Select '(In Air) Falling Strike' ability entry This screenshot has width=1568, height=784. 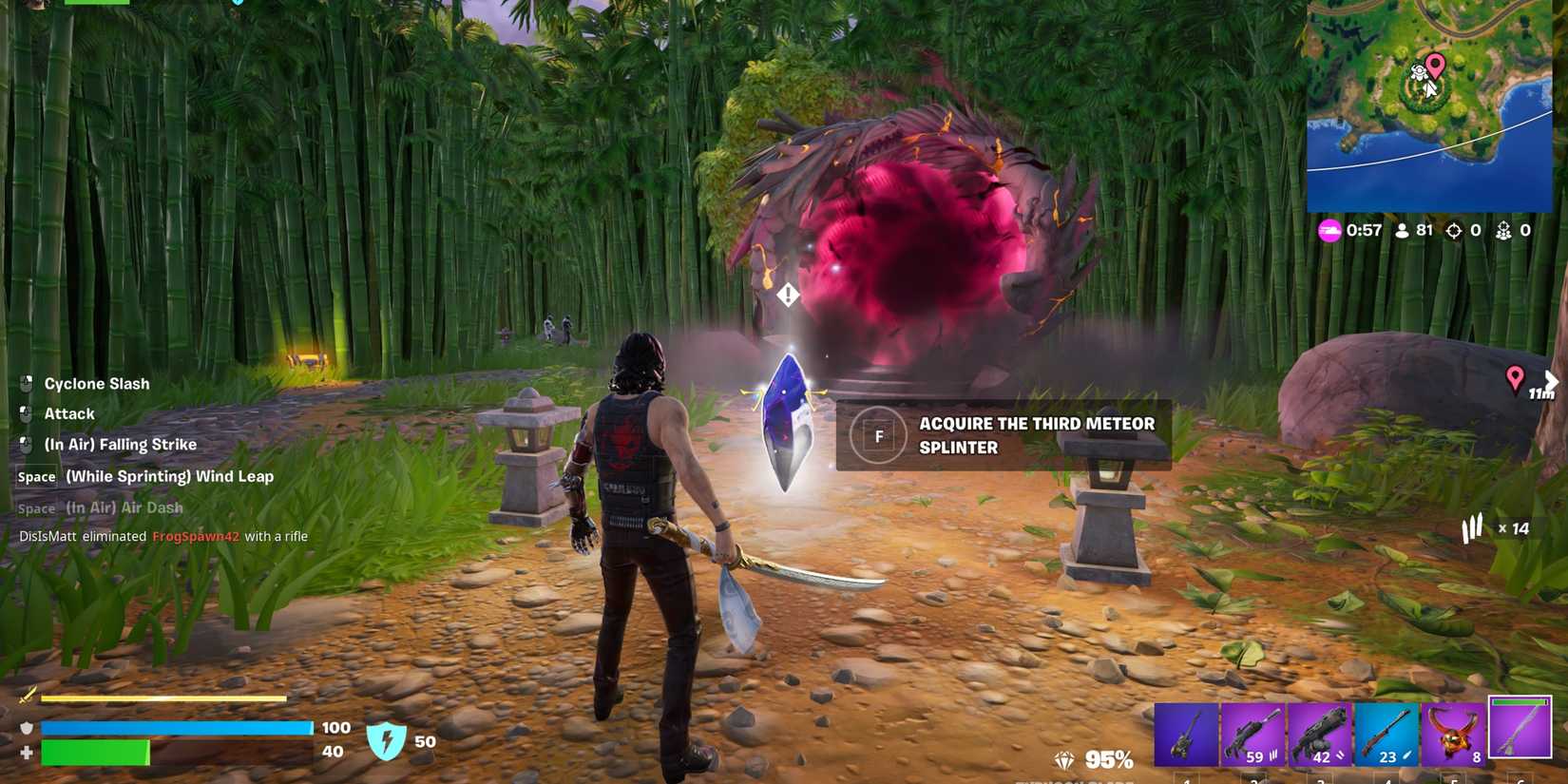coord(121,444)
